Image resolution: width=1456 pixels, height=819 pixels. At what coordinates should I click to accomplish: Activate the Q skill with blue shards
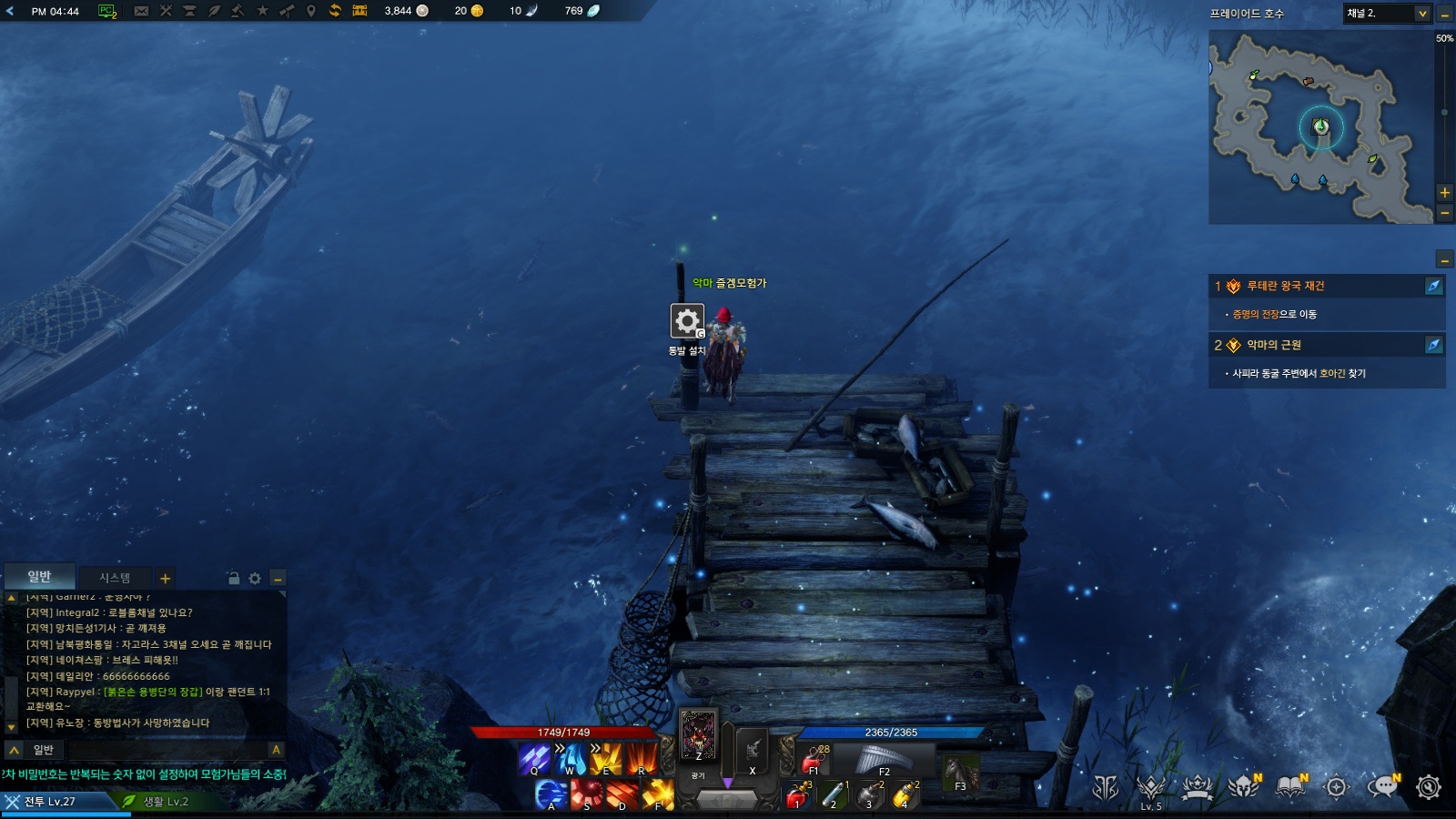tap(534, 758)
